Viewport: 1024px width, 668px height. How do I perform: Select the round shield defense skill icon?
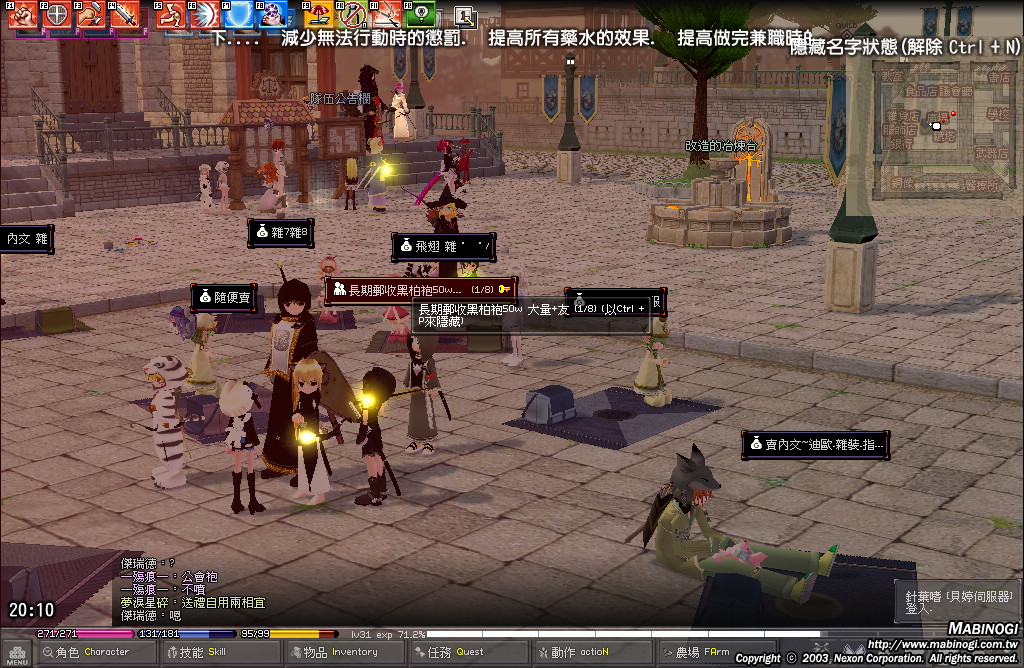click(x=57, y=15)
